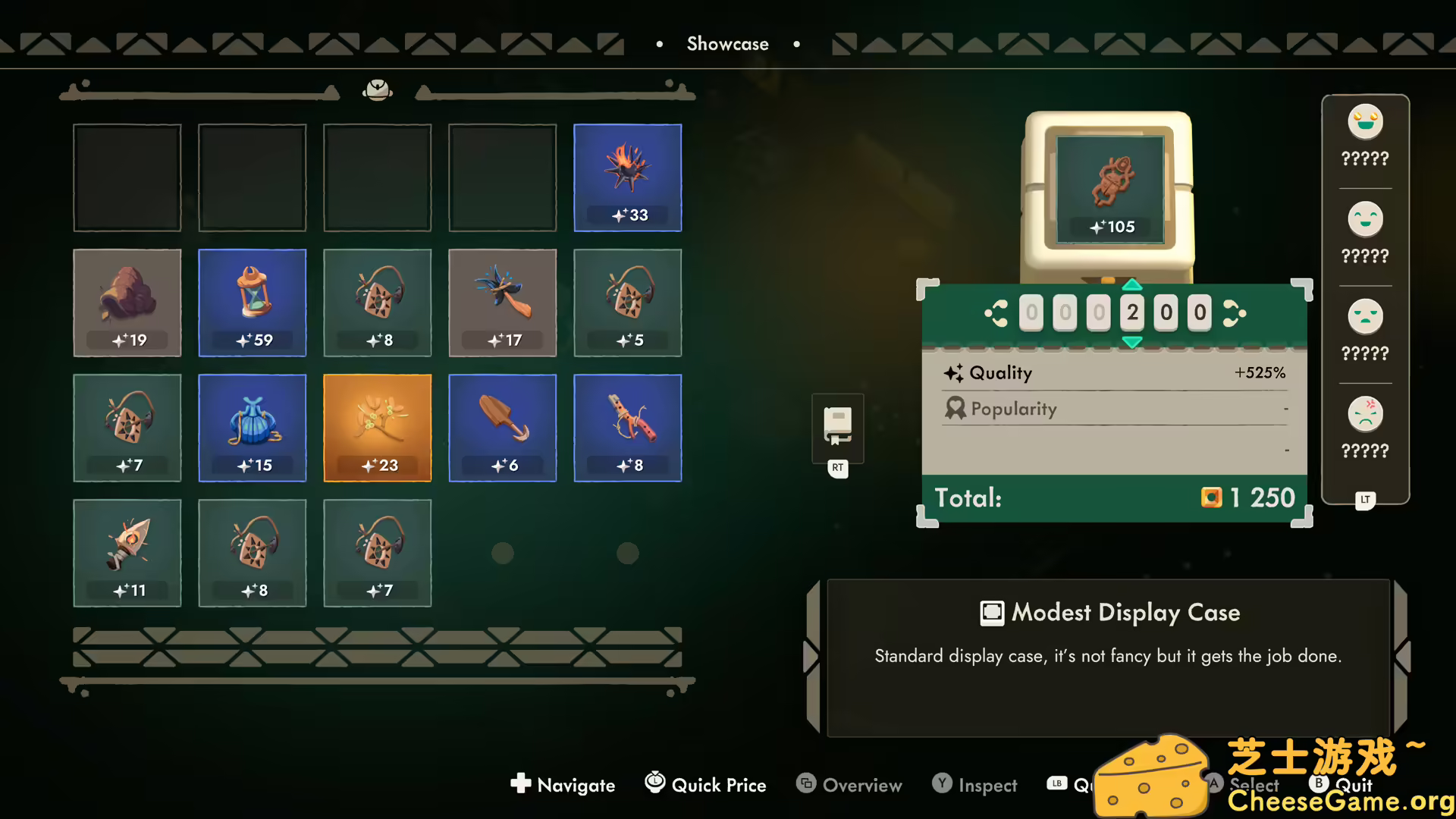Screen dimensions: 1456x819
Task: Lower the selected price digit with the down arrow
Action: point(1132,343)
